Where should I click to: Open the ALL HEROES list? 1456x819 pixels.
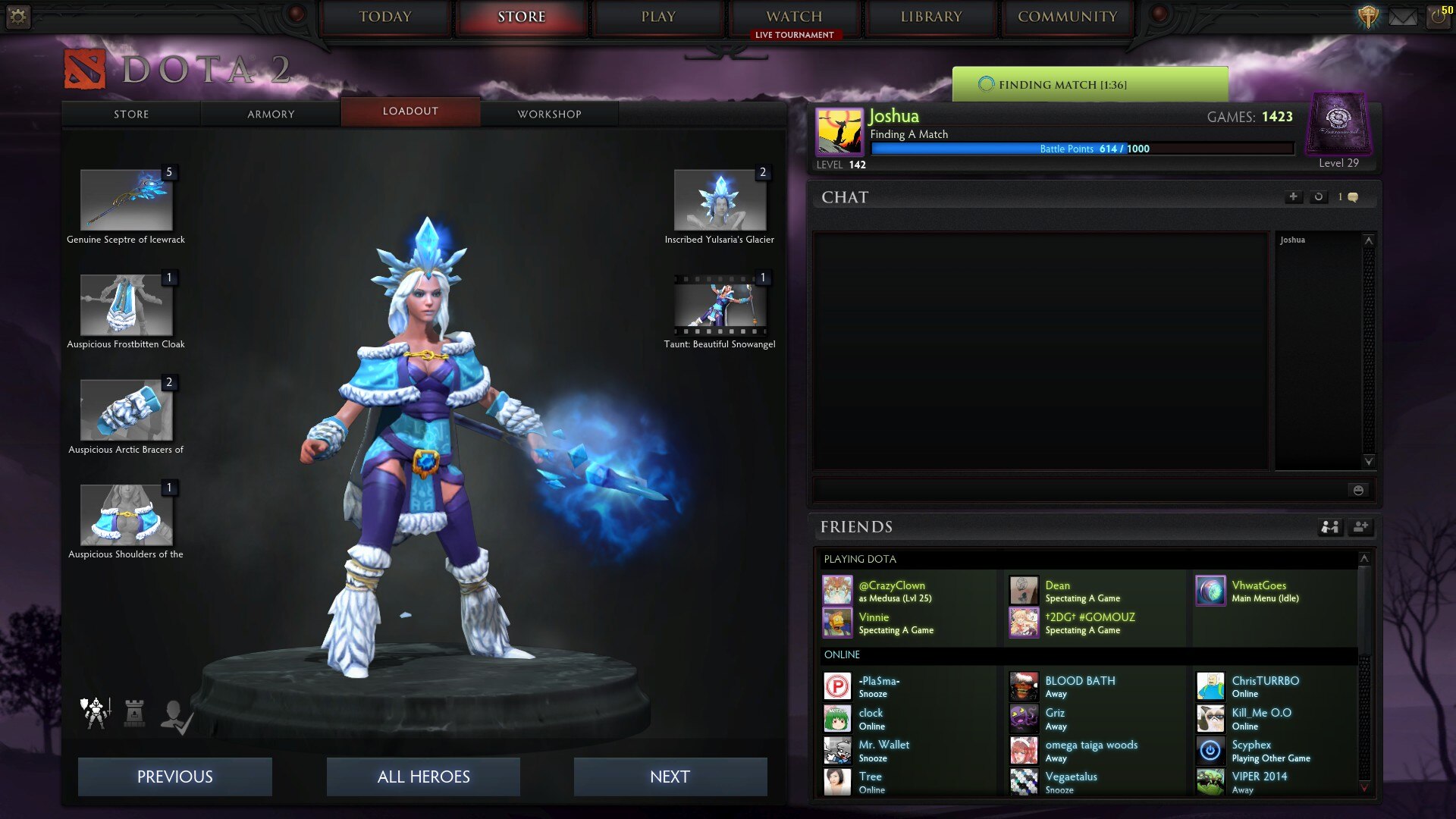point(423,777)
